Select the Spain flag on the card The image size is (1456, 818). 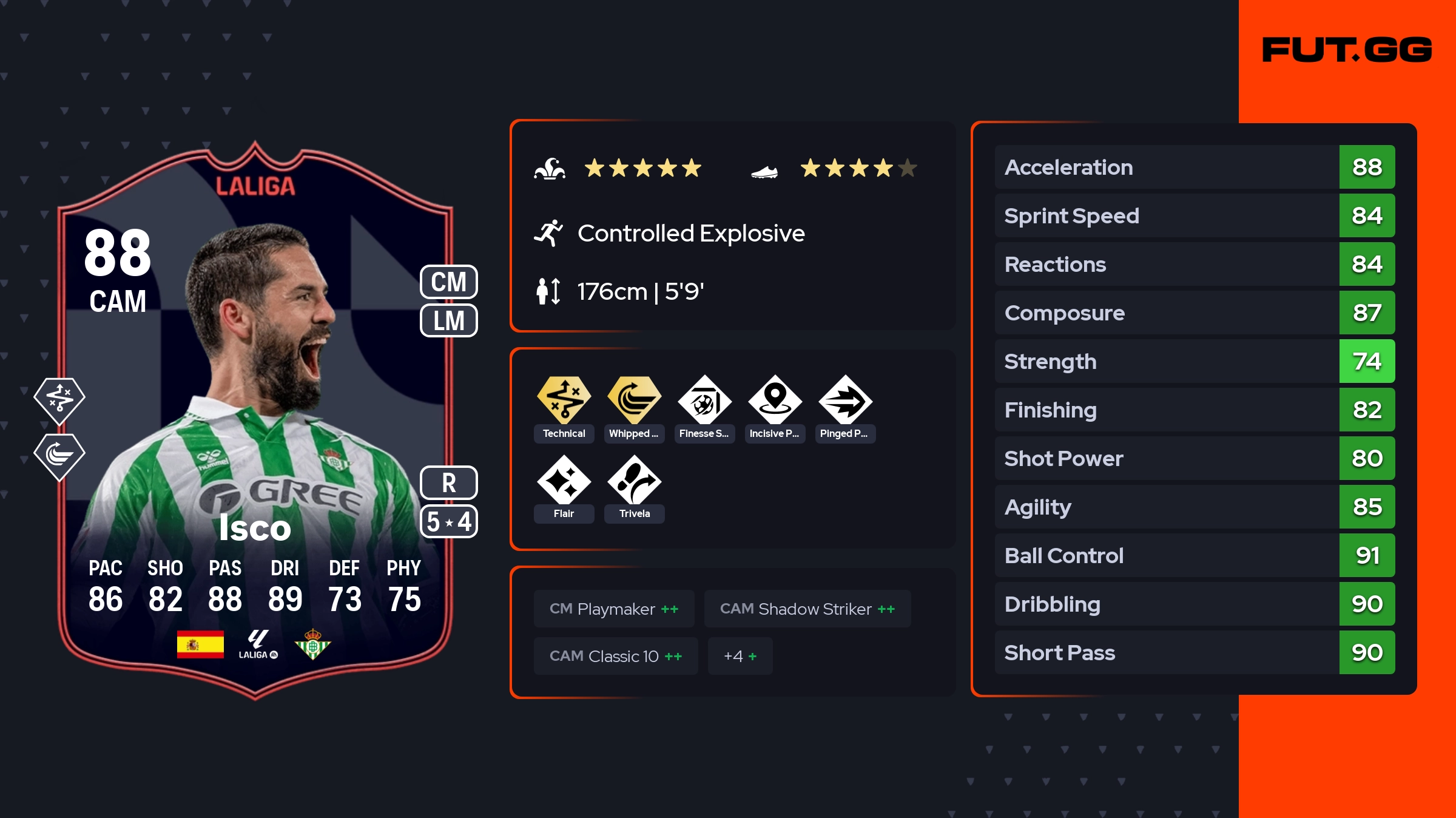pyautogui.click(x=200, y=644)
